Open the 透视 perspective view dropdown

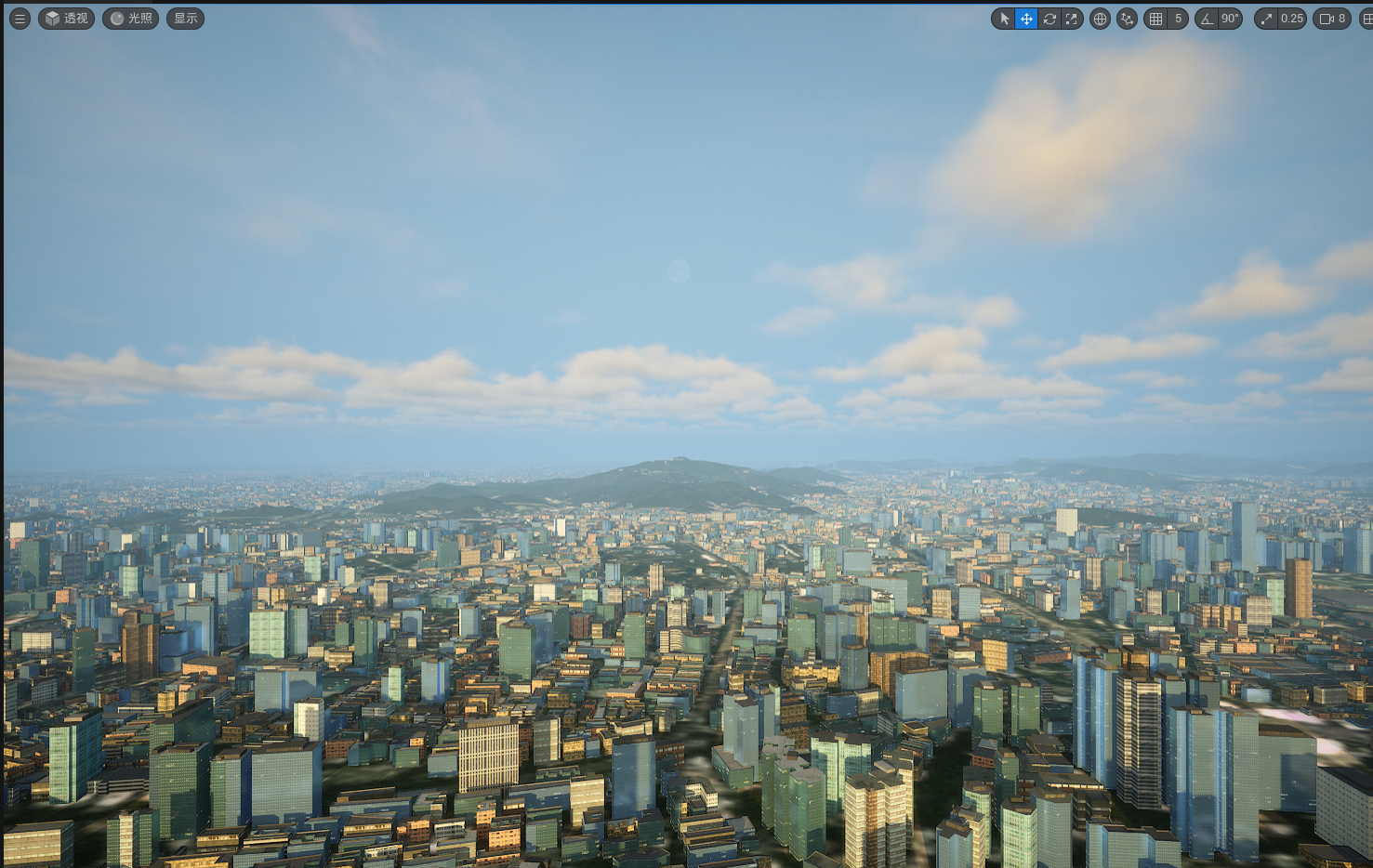coord(66,19)
